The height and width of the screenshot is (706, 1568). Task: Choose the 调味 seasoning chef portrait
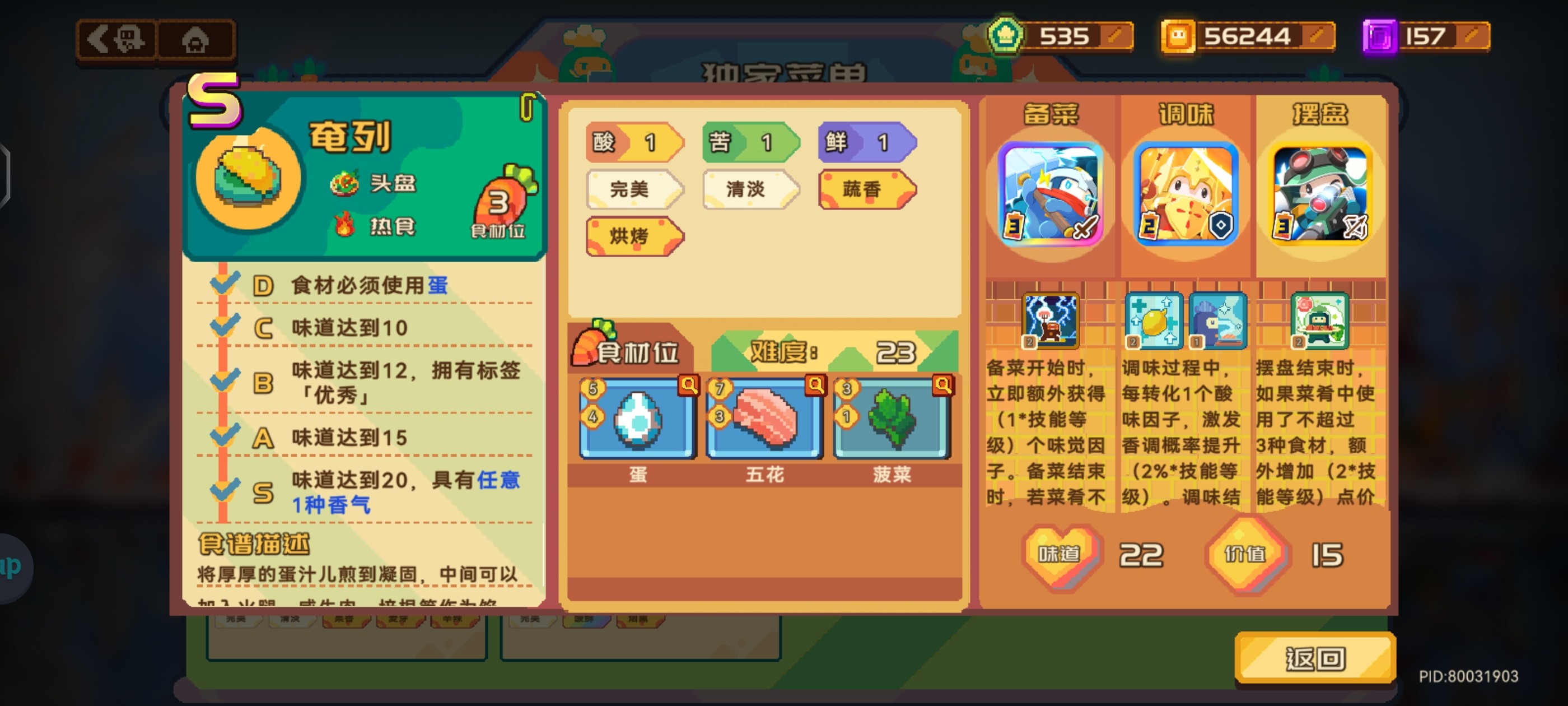pyautogui.click(x=1186, y=194)
